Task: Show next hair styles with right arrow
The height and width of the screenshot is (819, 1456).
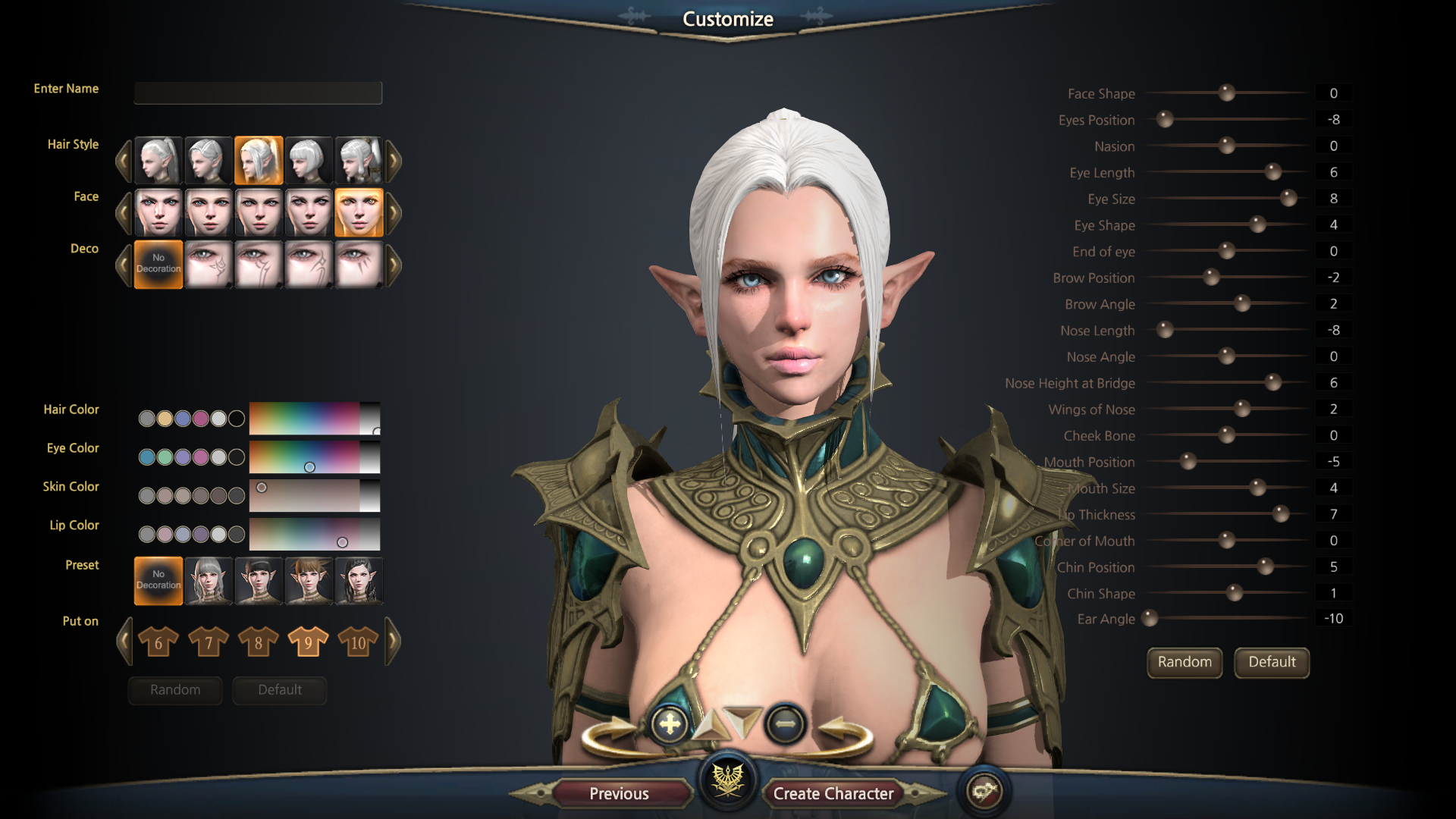Action: tap(394, 160)
